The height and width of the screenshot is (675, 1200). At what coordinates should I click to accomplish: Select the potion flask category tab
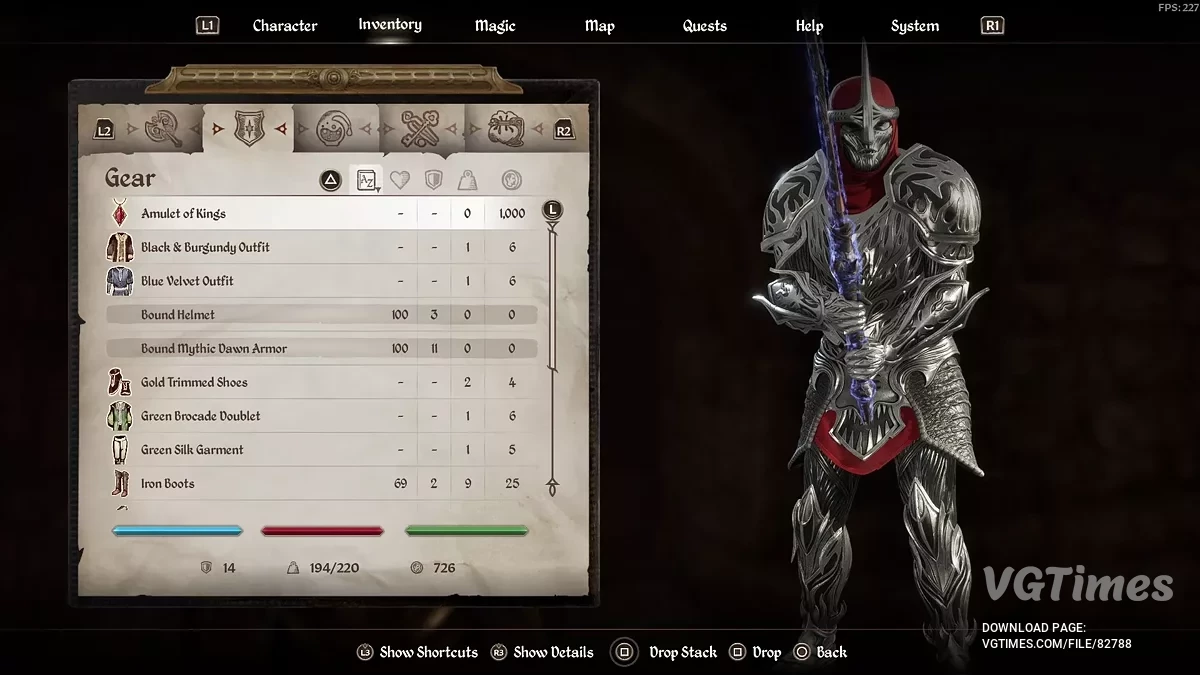tap(334, 129)
